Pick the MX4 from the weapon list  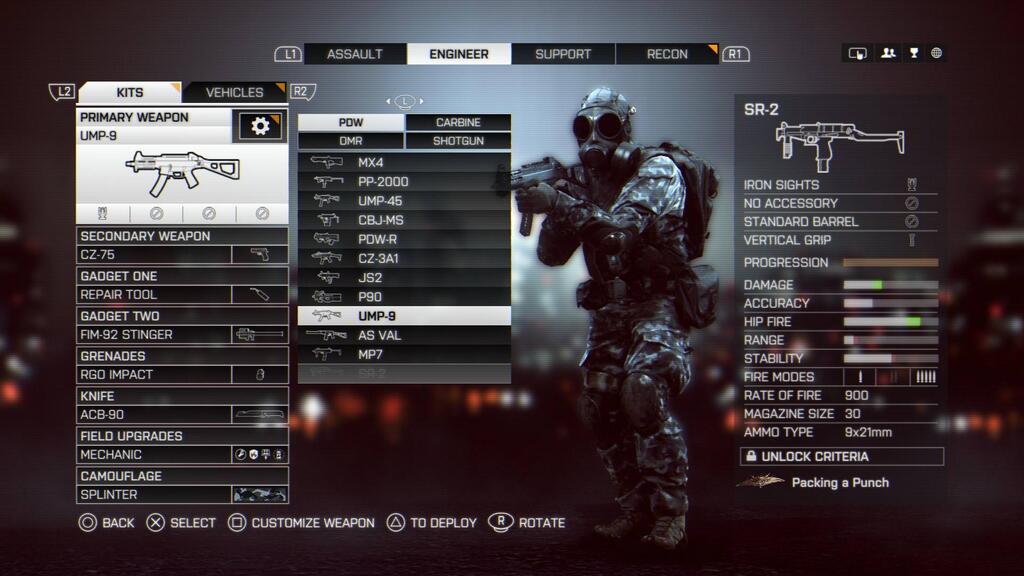(404, 163)
